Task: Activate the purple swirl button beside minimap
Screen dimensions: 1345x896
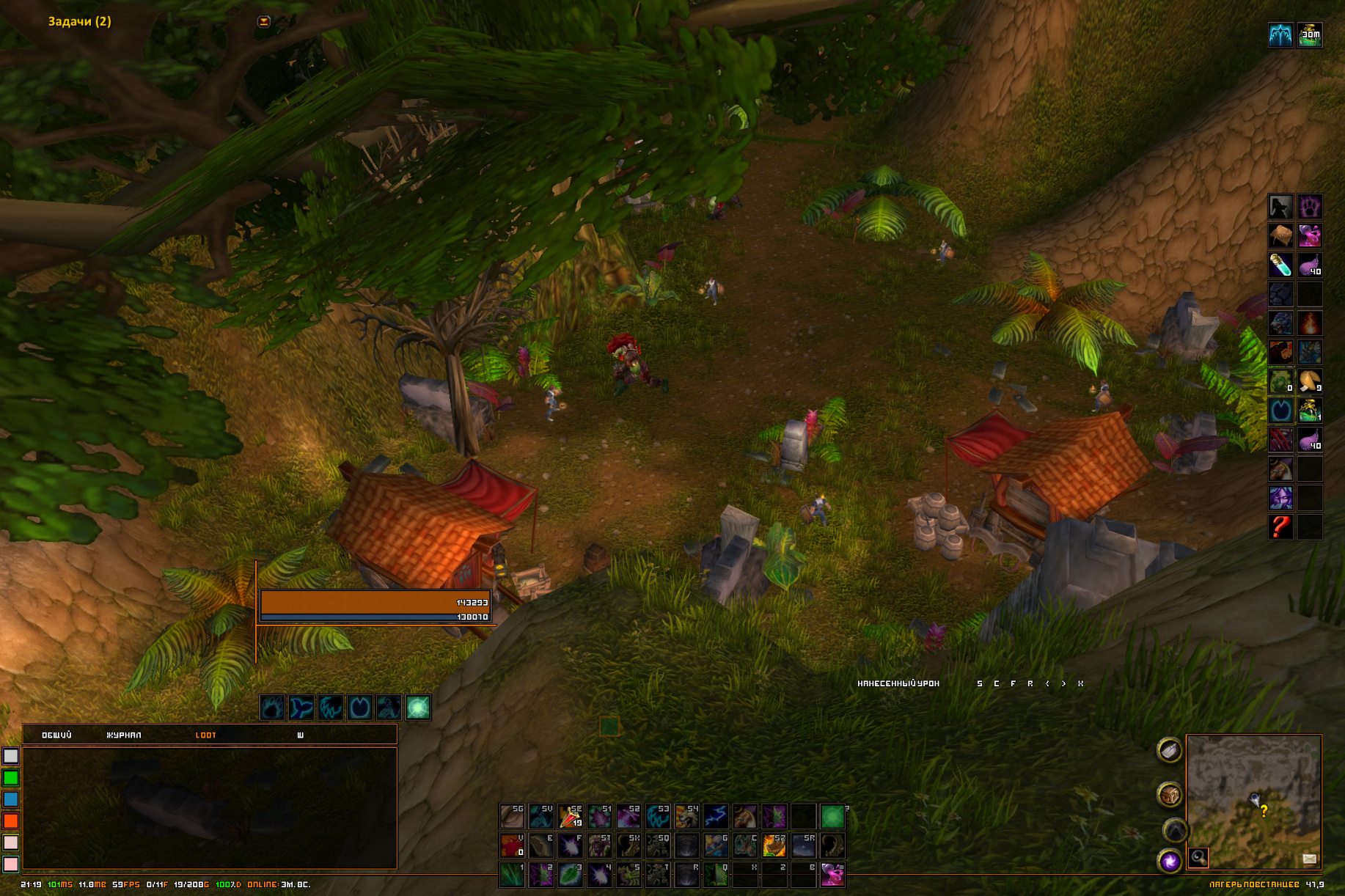Action: [x=1170, y=860]
